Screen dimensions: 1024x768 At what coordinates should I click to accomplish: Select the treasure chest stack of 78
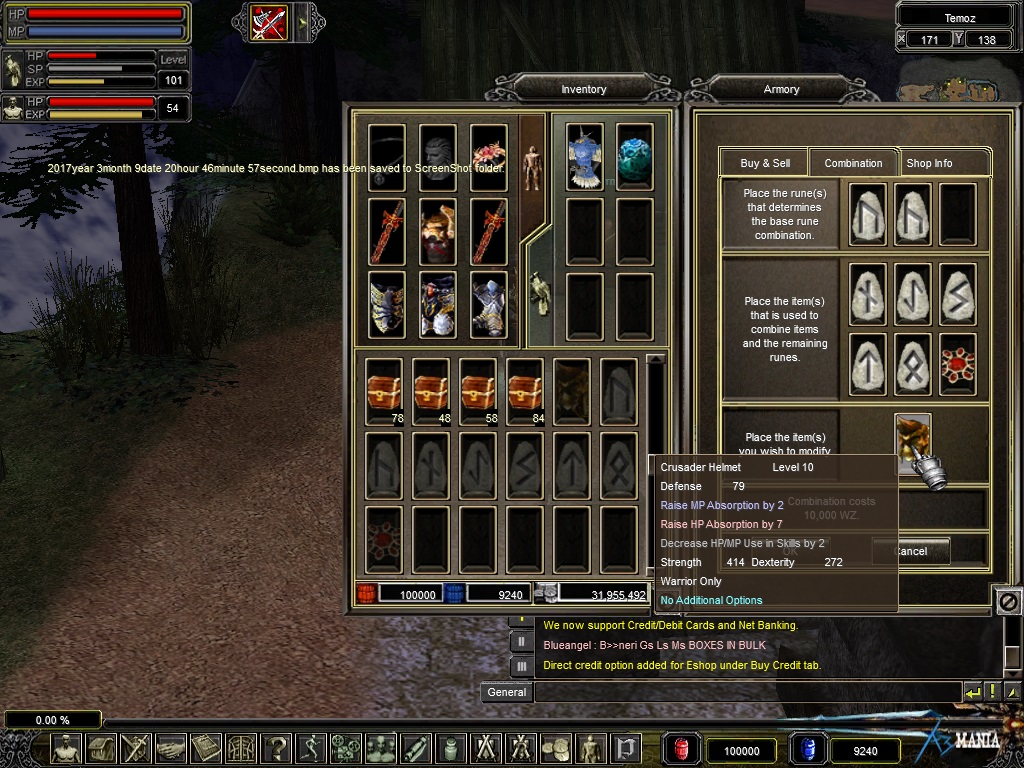[x=385, y=392]
